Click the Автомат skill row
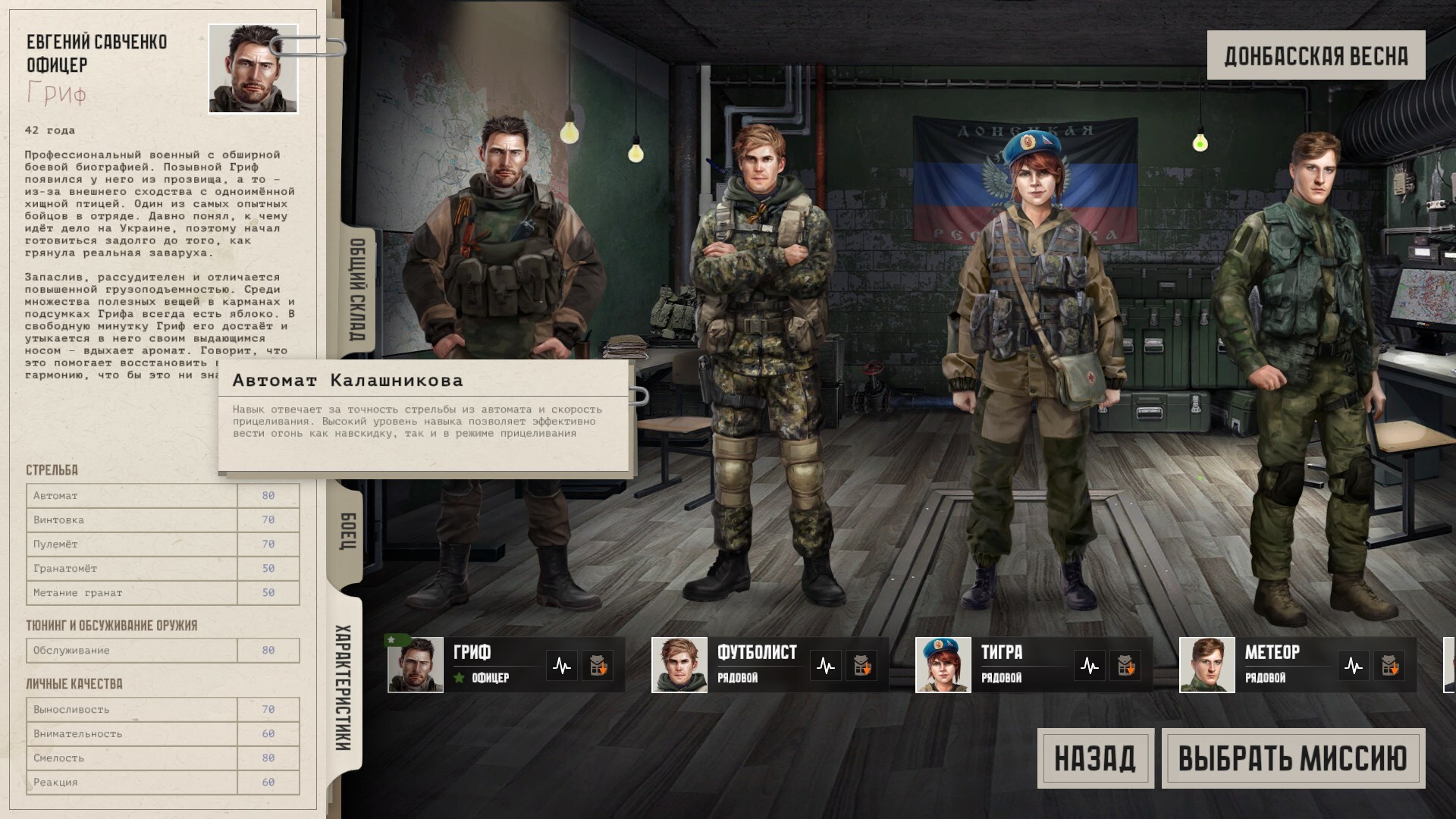The height and width of the screenshot is (819, 1456). point(162,496)
